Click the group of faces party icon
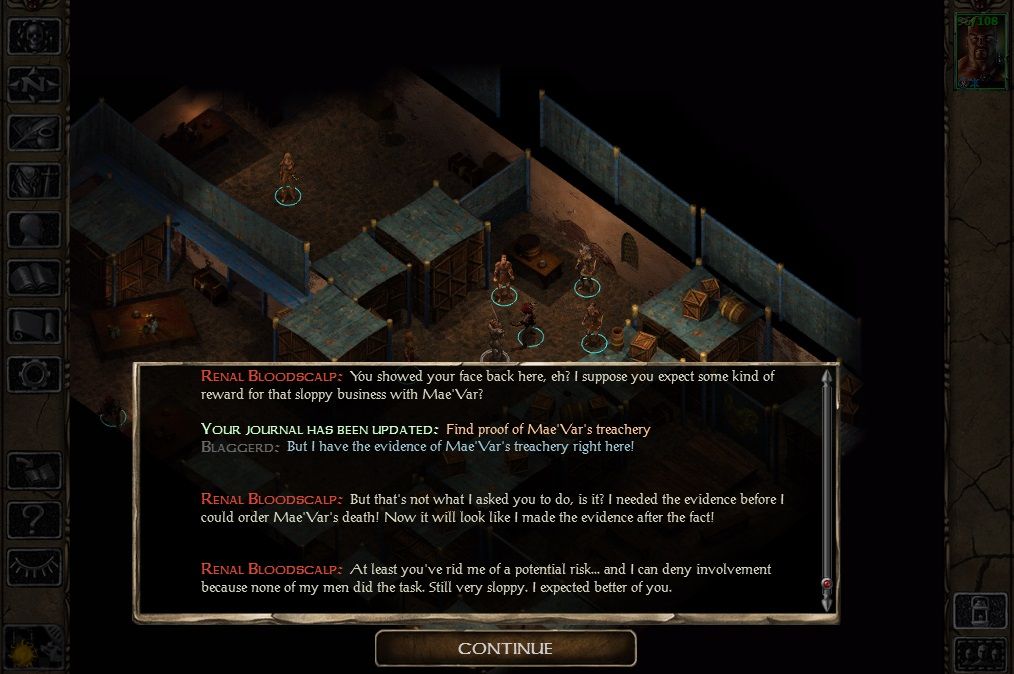The height and width of the screenshot is (674, 1014). coord(979,653)
